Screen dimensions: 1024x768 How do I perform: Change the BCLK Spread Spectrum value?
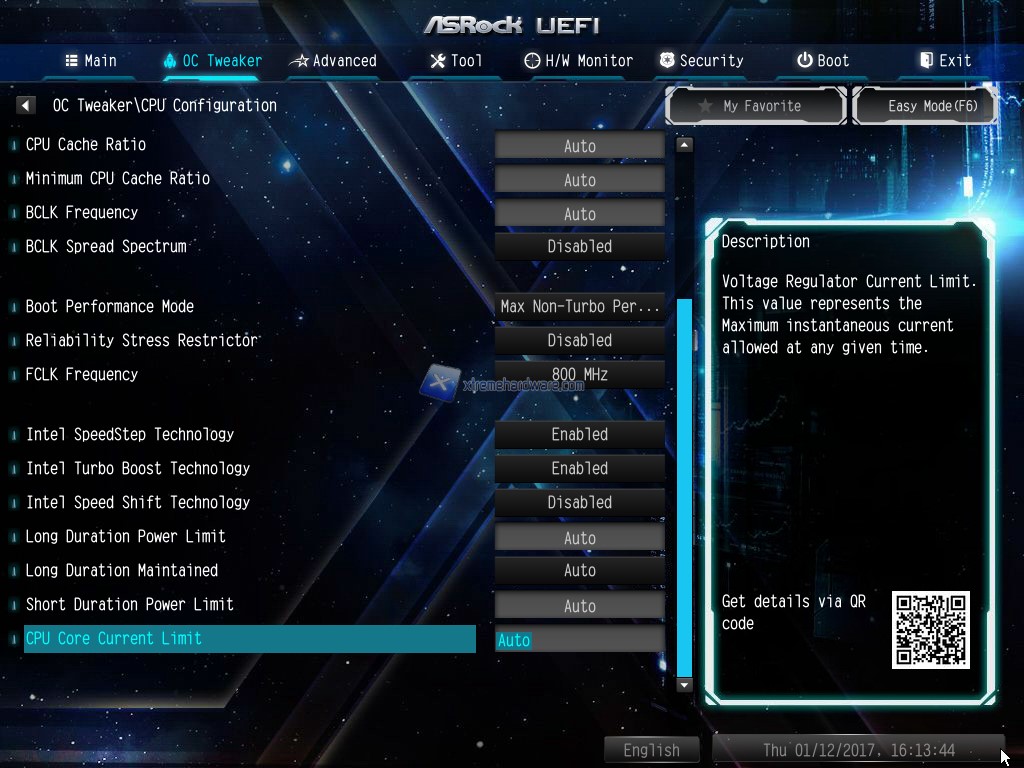coord(580,247)
